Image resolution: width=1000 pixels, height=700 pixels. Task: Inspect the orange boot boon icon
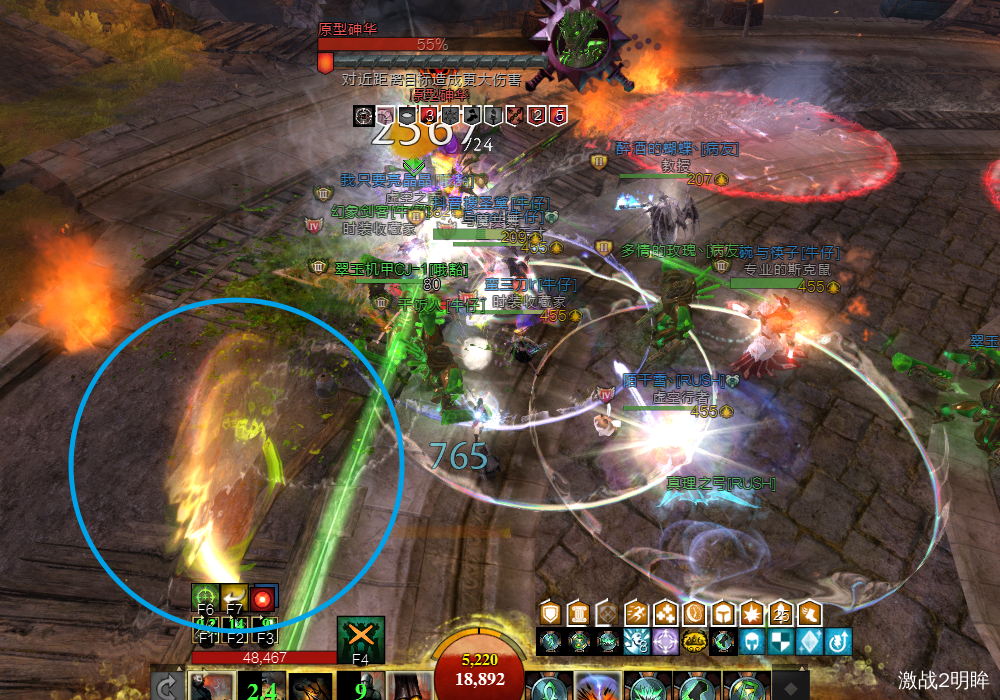pyautogui.click(x=811, y=613)
